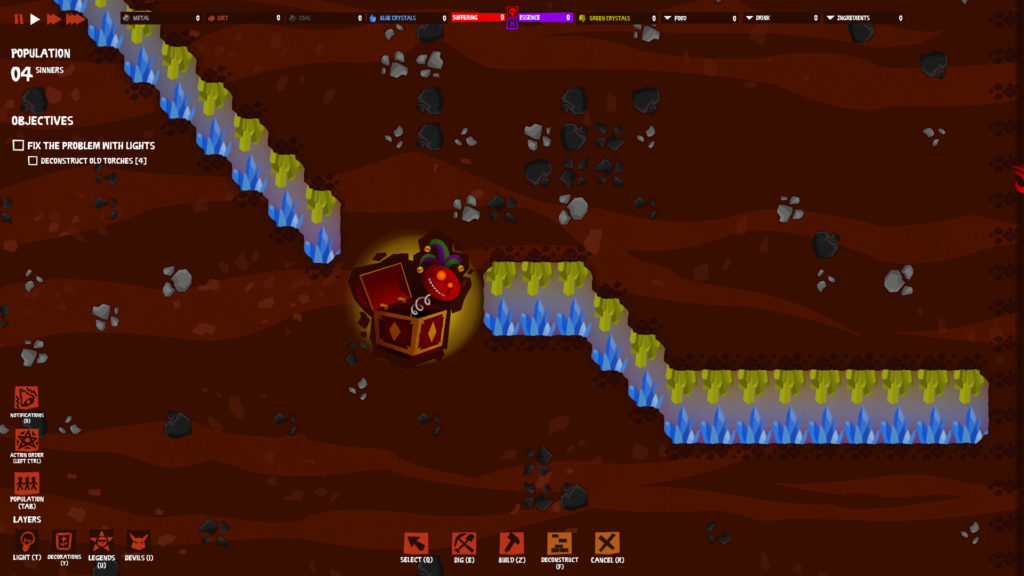The image size is (1024, 576).
Task: Set game speed to normal play
Action: point(35,19)
